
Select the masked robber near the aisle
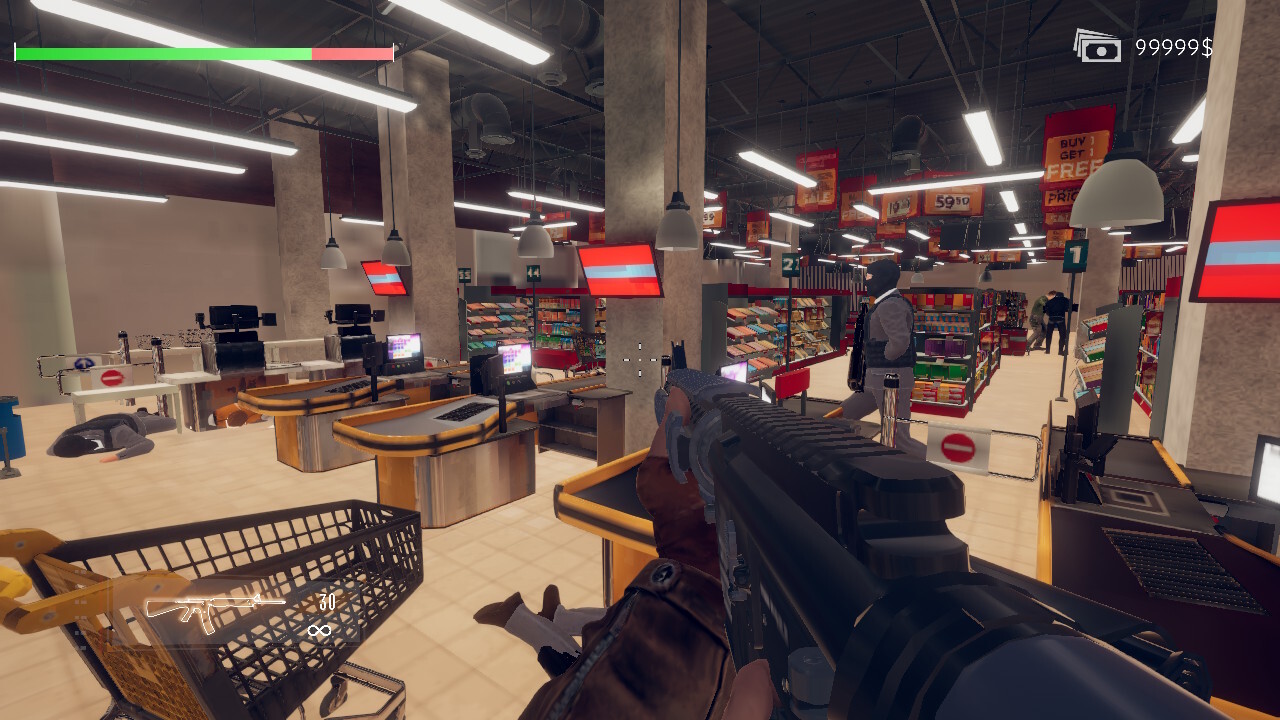(x=885, y=340)
